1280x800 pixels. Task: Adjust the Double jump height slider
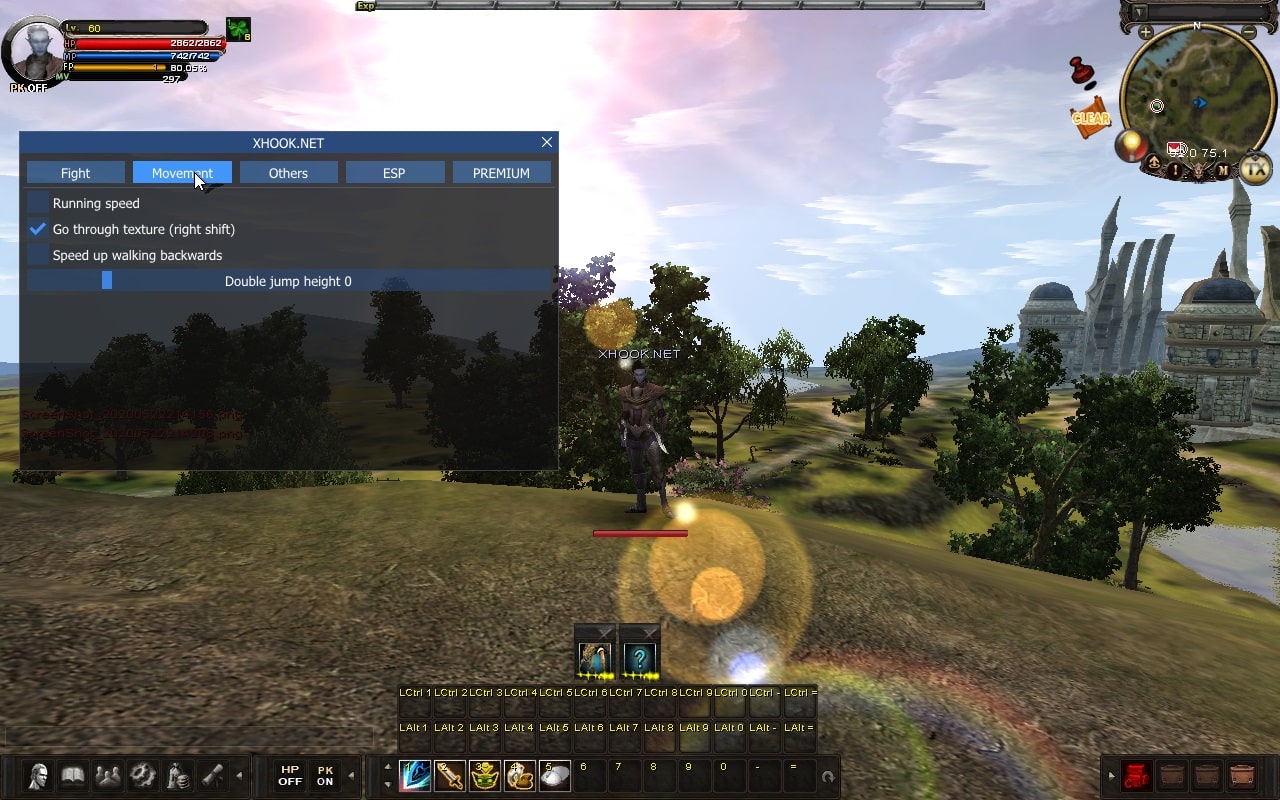pos(106,281)
